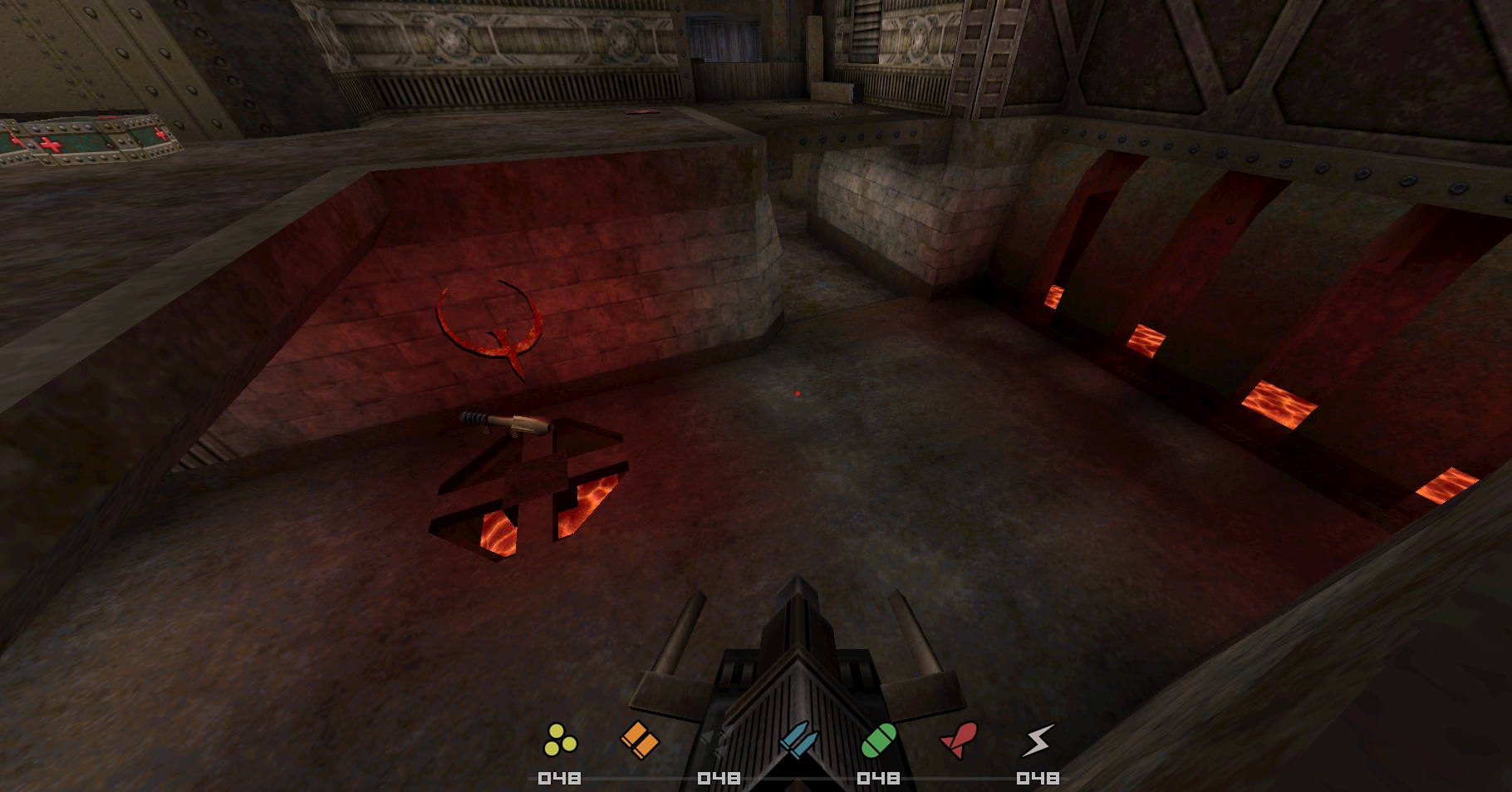Select the green grenade weapon icon
The image size is (1512, 792).
pyautogui.click(x=878, y=740)
